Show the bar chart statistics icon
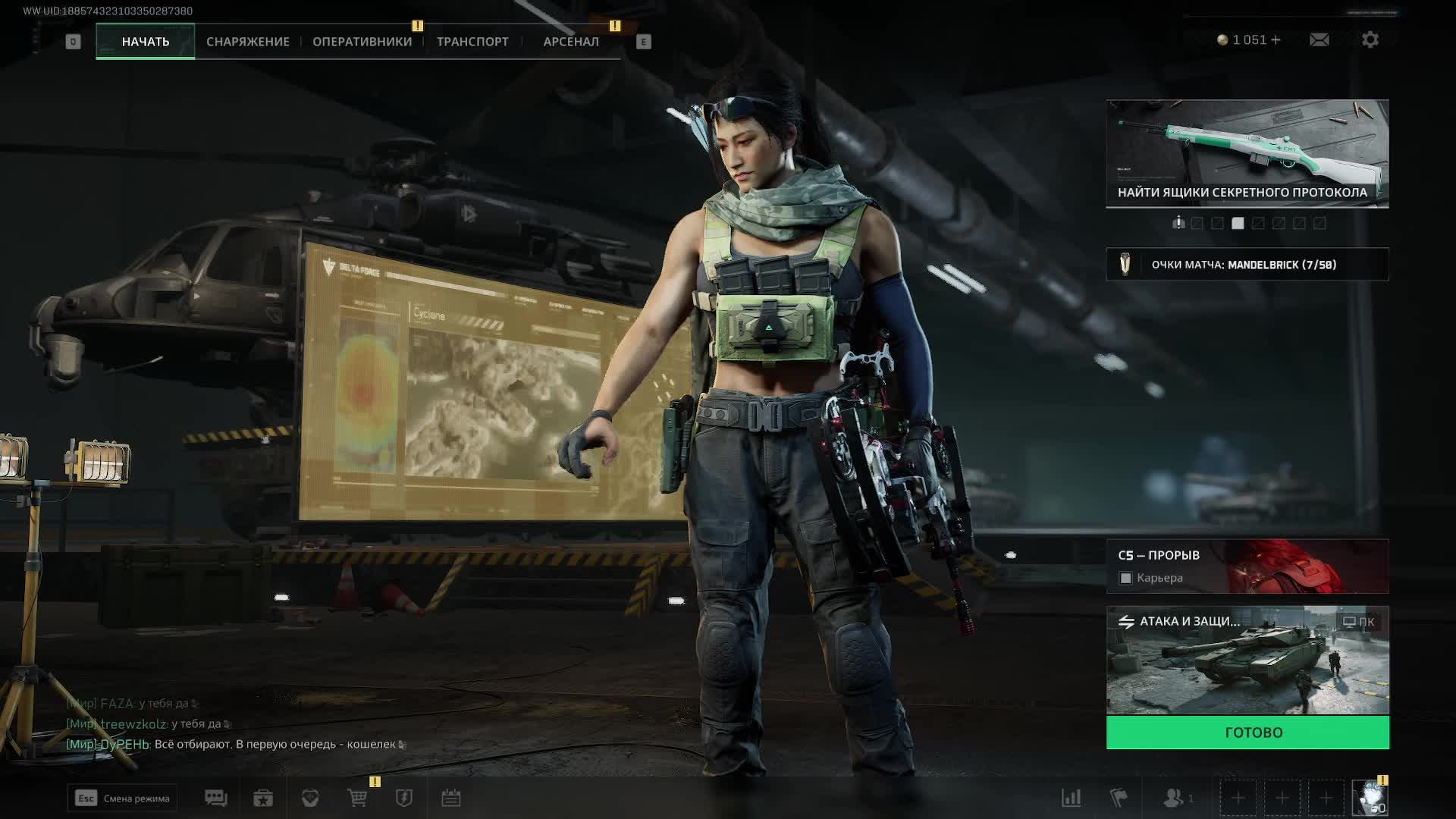The image size is (1456, 819). click(x=1071, y=798)
